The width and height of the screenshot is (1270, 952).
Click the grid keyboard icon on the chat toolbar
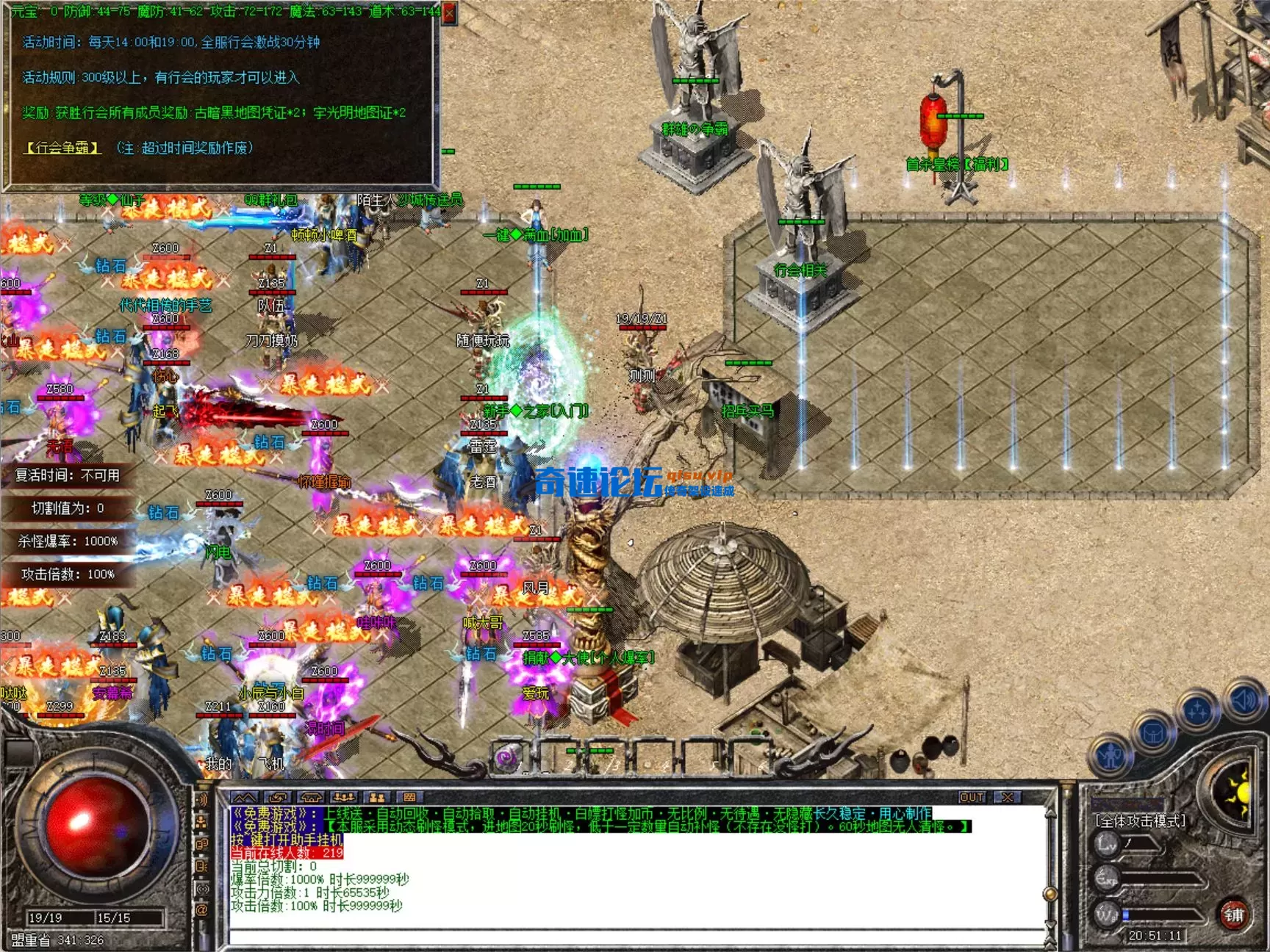[x=409, y=798]
